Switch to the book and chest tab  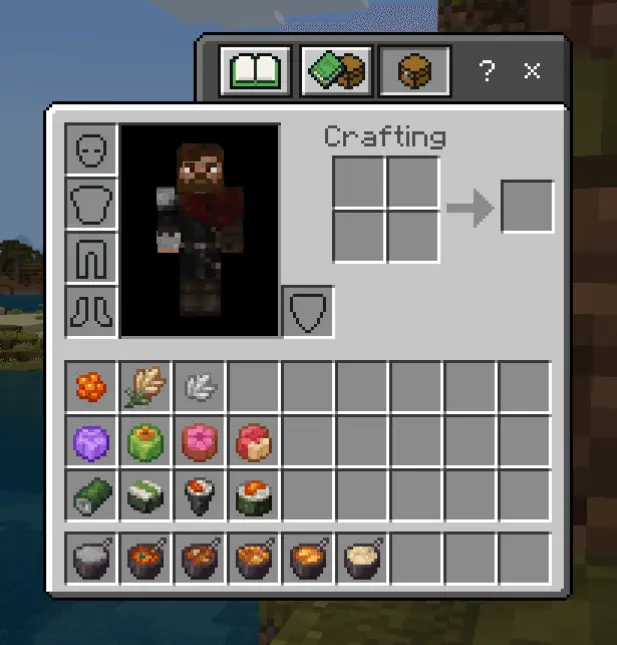tap(336, 71)
